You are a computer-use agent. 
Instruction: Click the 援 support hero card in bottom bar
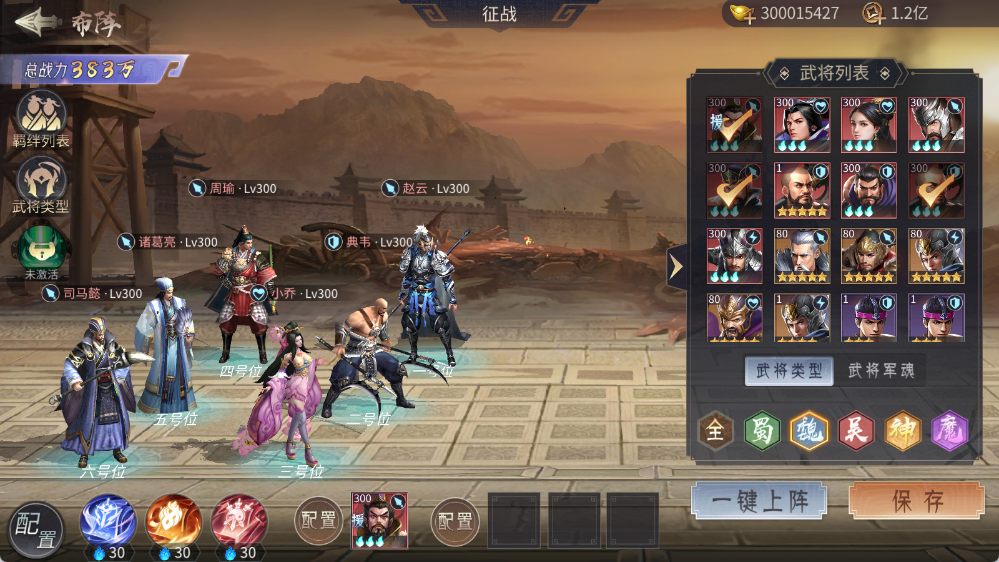379,521
